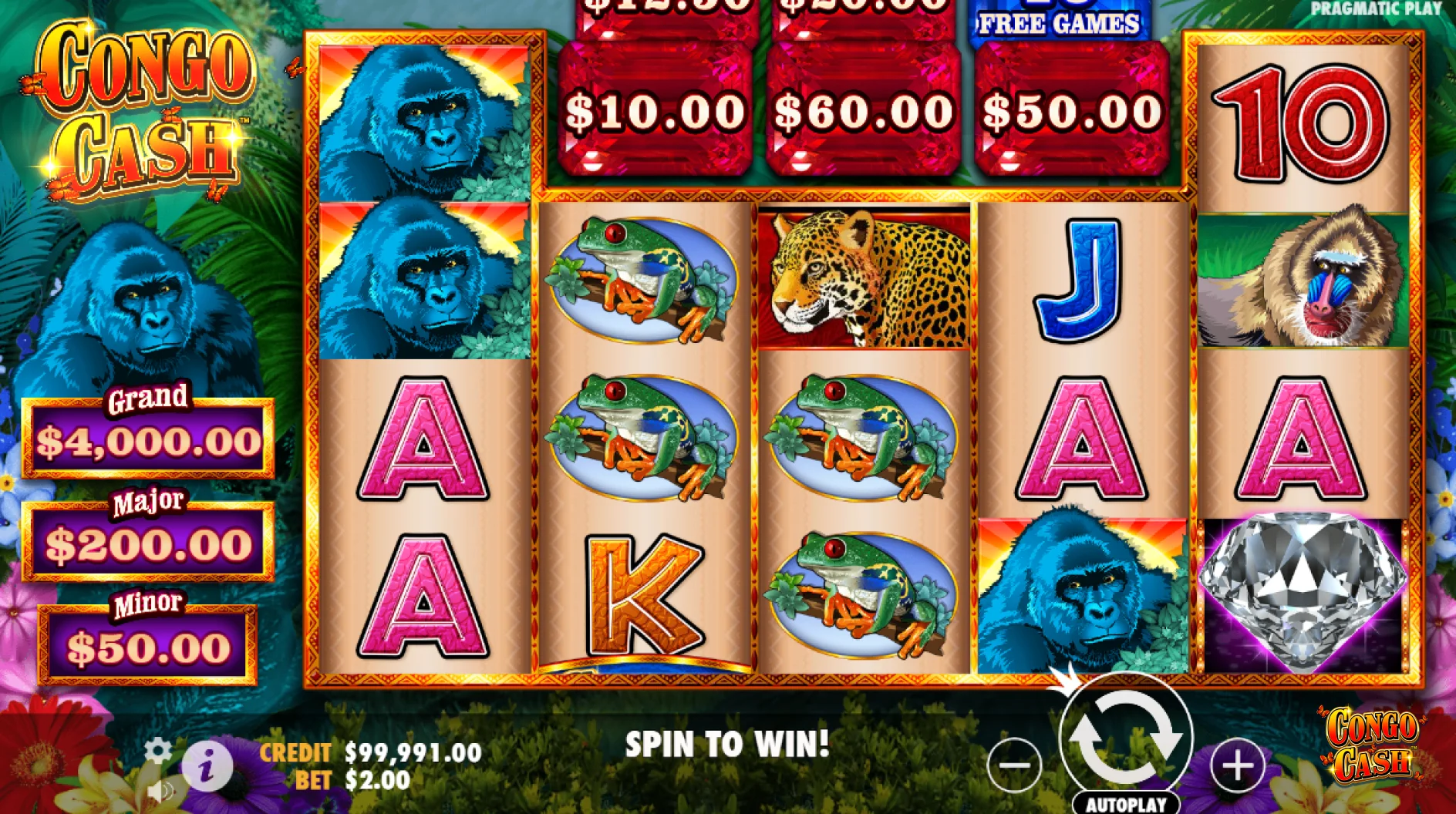The height and width of the screenshot is (814, 1456).
Task: Decrease the bet using the minus button
Action: [x=1013, y=765]
